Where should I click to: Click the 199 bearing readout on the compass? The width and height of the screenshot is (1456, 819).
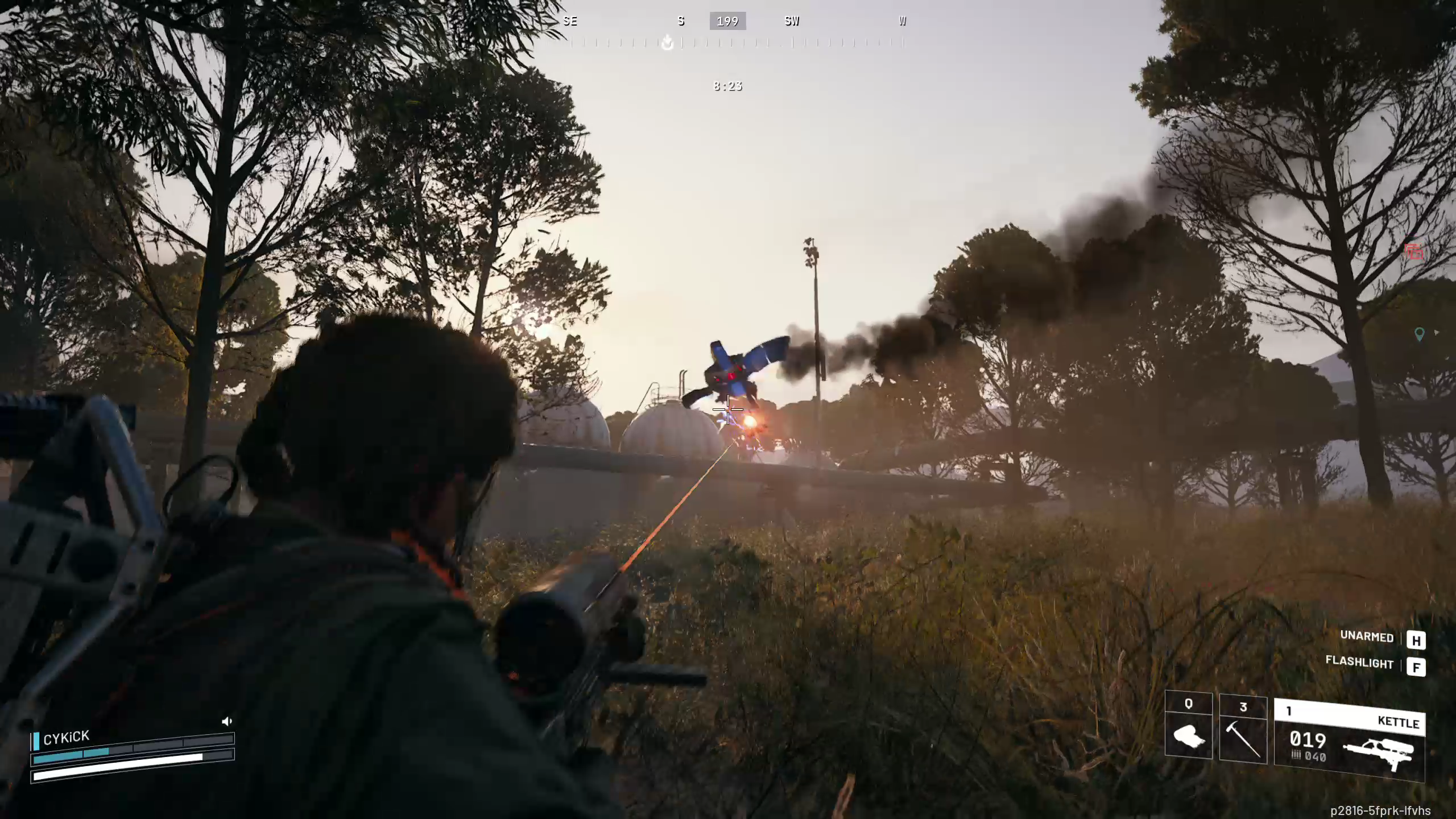tap(728, 21)
